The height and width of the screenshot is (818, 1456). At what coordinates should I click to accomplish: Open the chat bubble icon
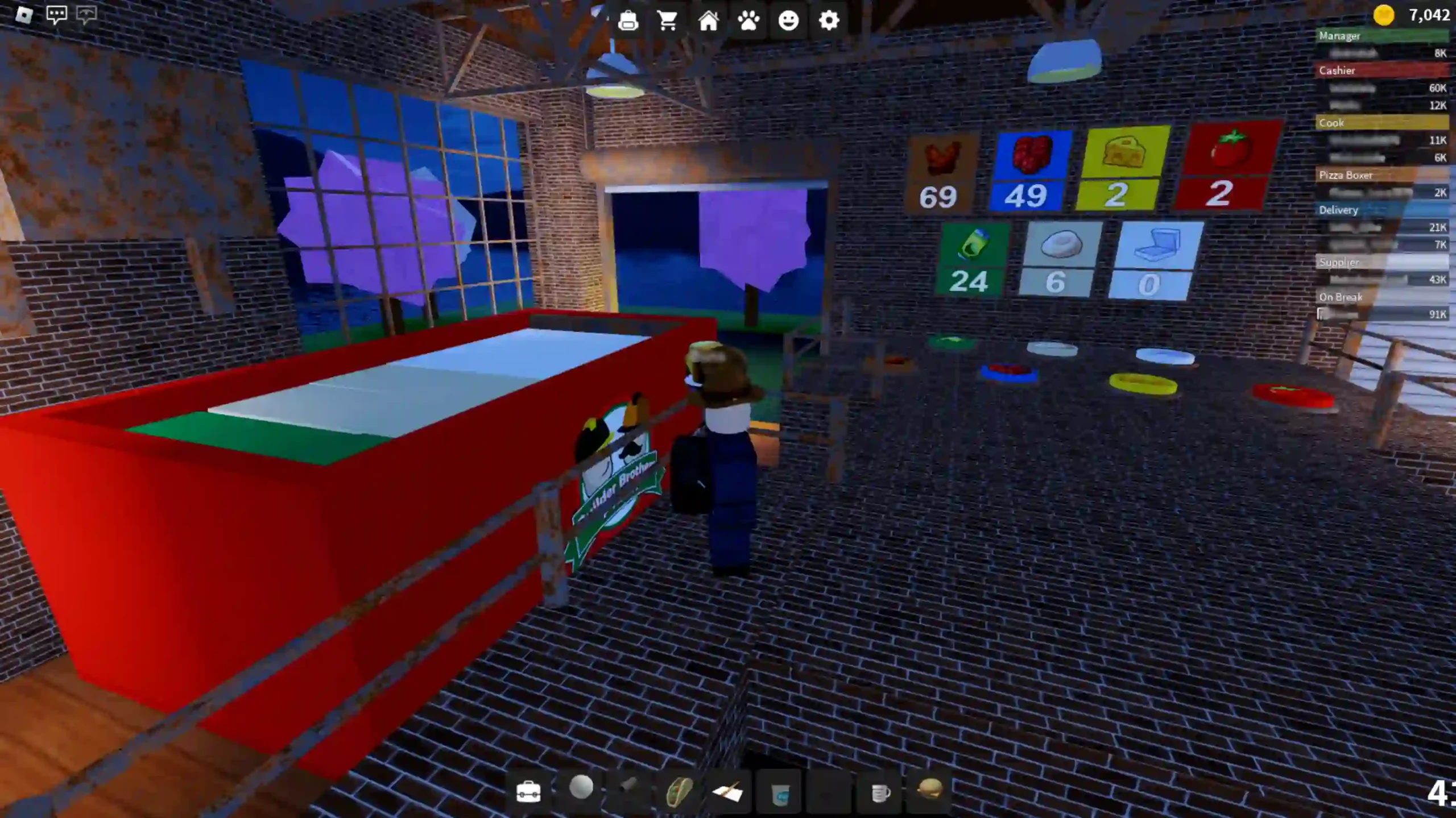(56, 14)
